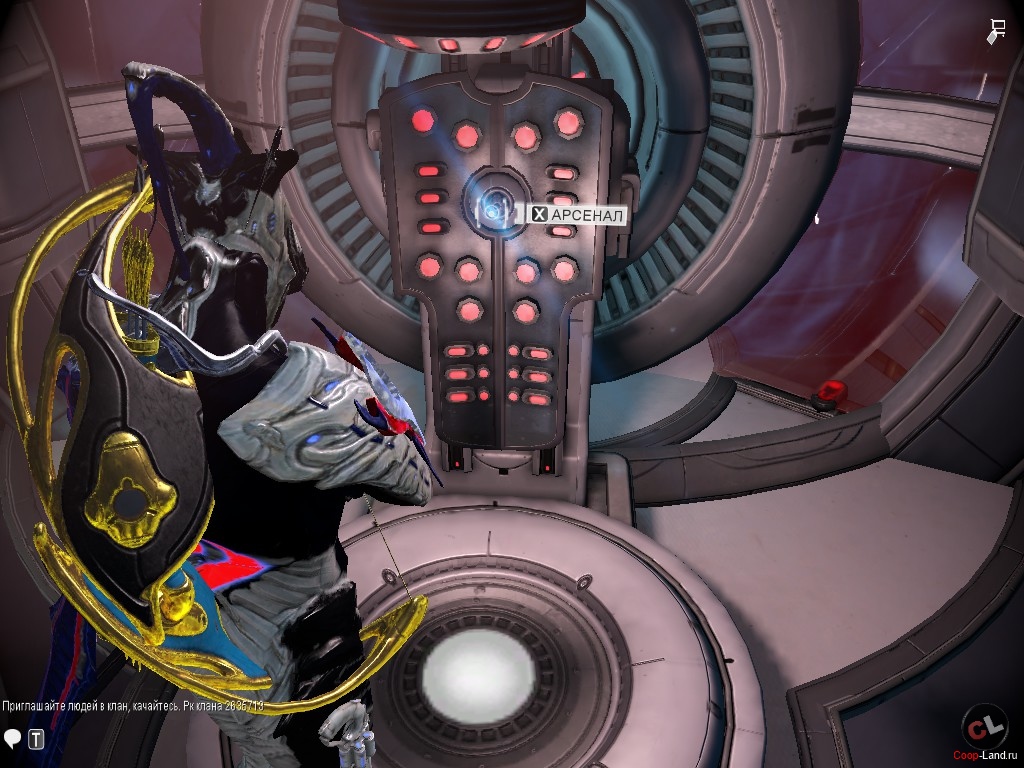Open the market shopping cart icon
The height and width of the screenshot is (768, 1024).
[x=997, y=31]
